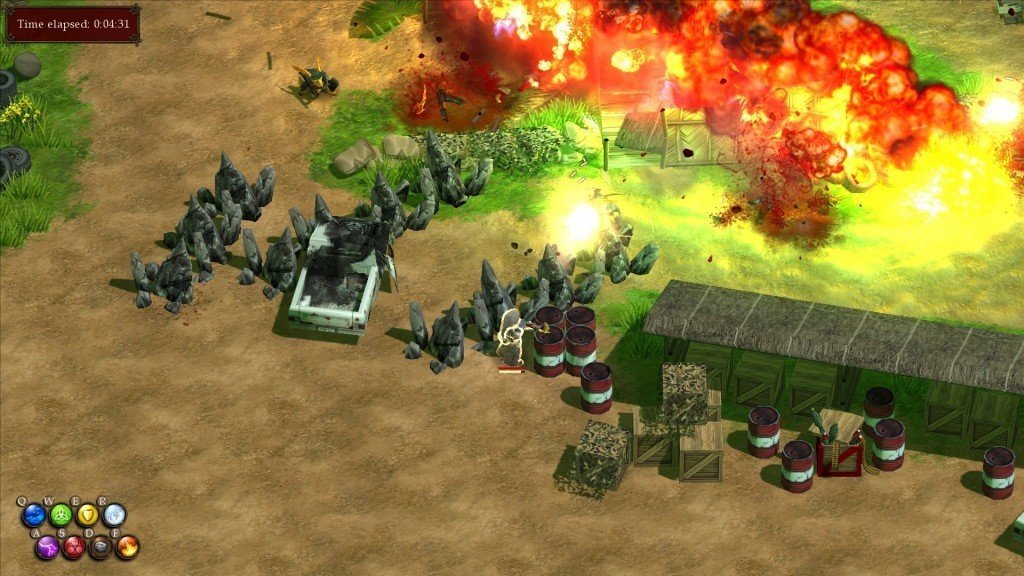
Task: Activate the yellow Shield element orb
Action: pyautogui.click(x=88, y=515)
